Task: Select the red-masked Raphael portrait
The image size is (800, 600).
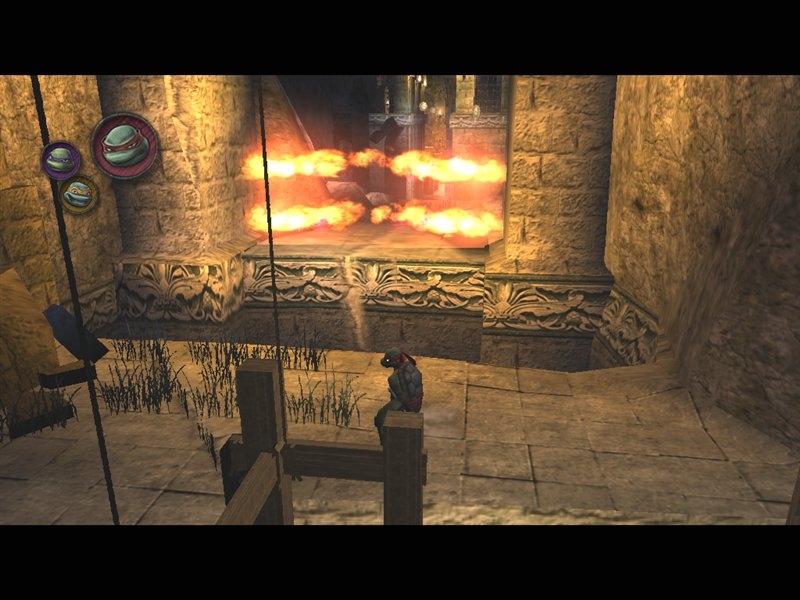Action: 125,145
